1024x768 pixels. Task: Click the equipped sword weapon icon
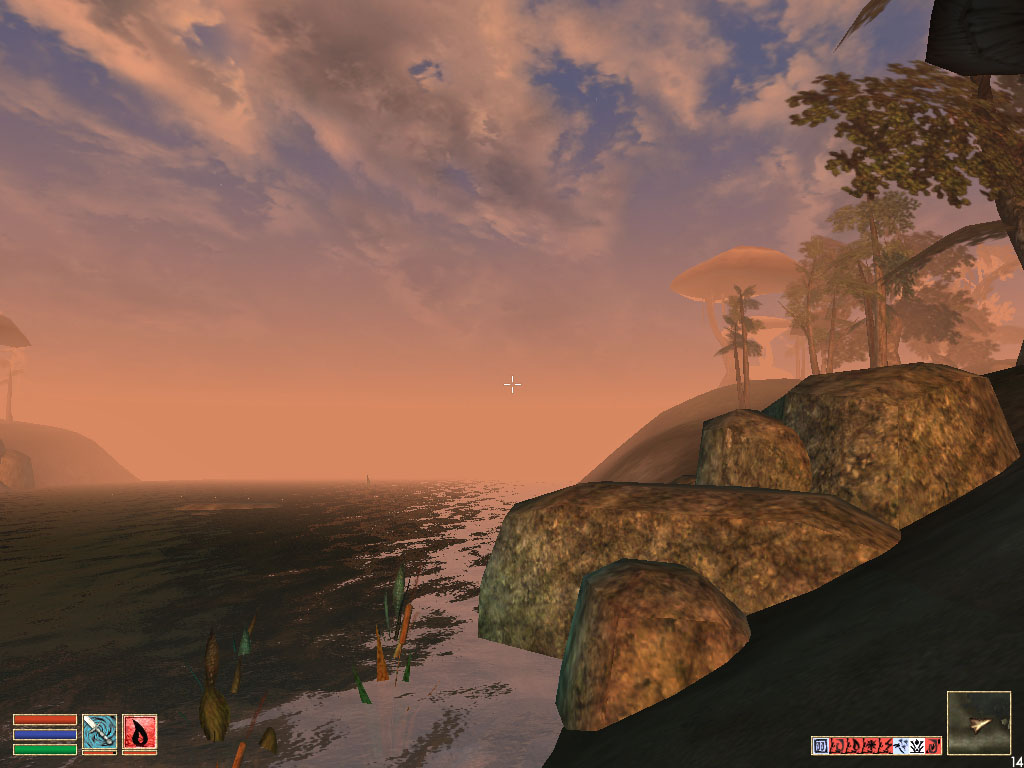click(x=99, y=731)
